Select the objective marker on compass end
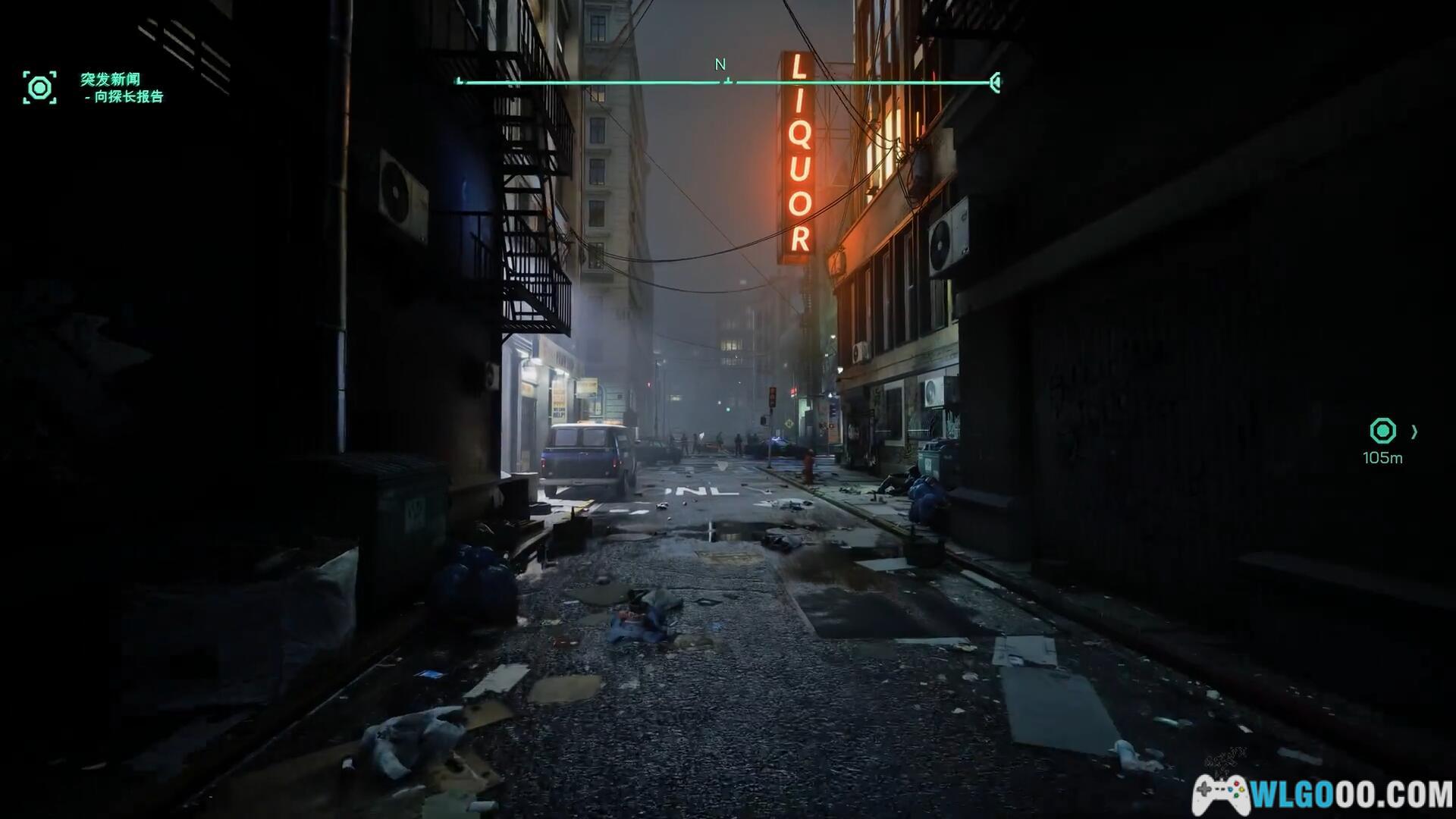Screen dimensions: 1456x819 996,82
